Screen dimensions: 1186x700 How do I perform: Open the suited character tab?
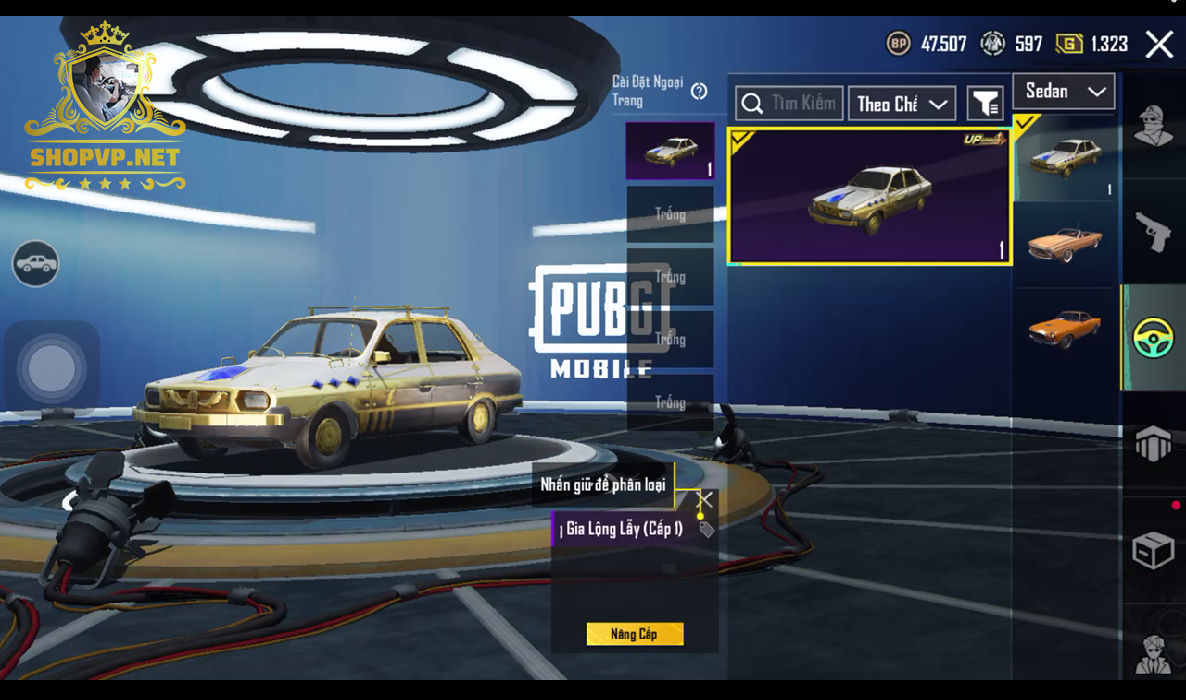point(1153,653)
